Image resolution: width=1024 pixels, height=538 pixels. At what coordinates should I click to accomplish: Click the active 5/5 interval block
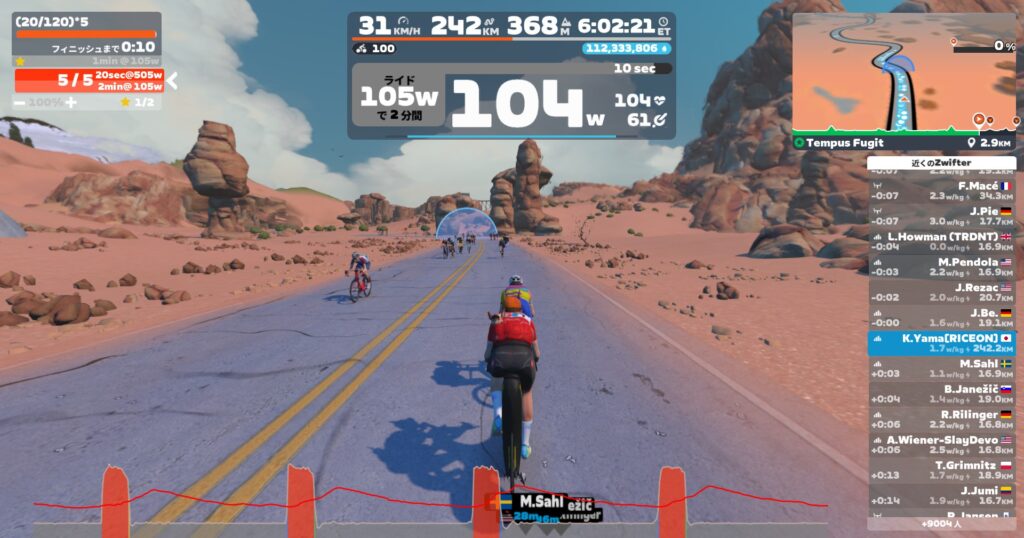(x=88, y=80)
